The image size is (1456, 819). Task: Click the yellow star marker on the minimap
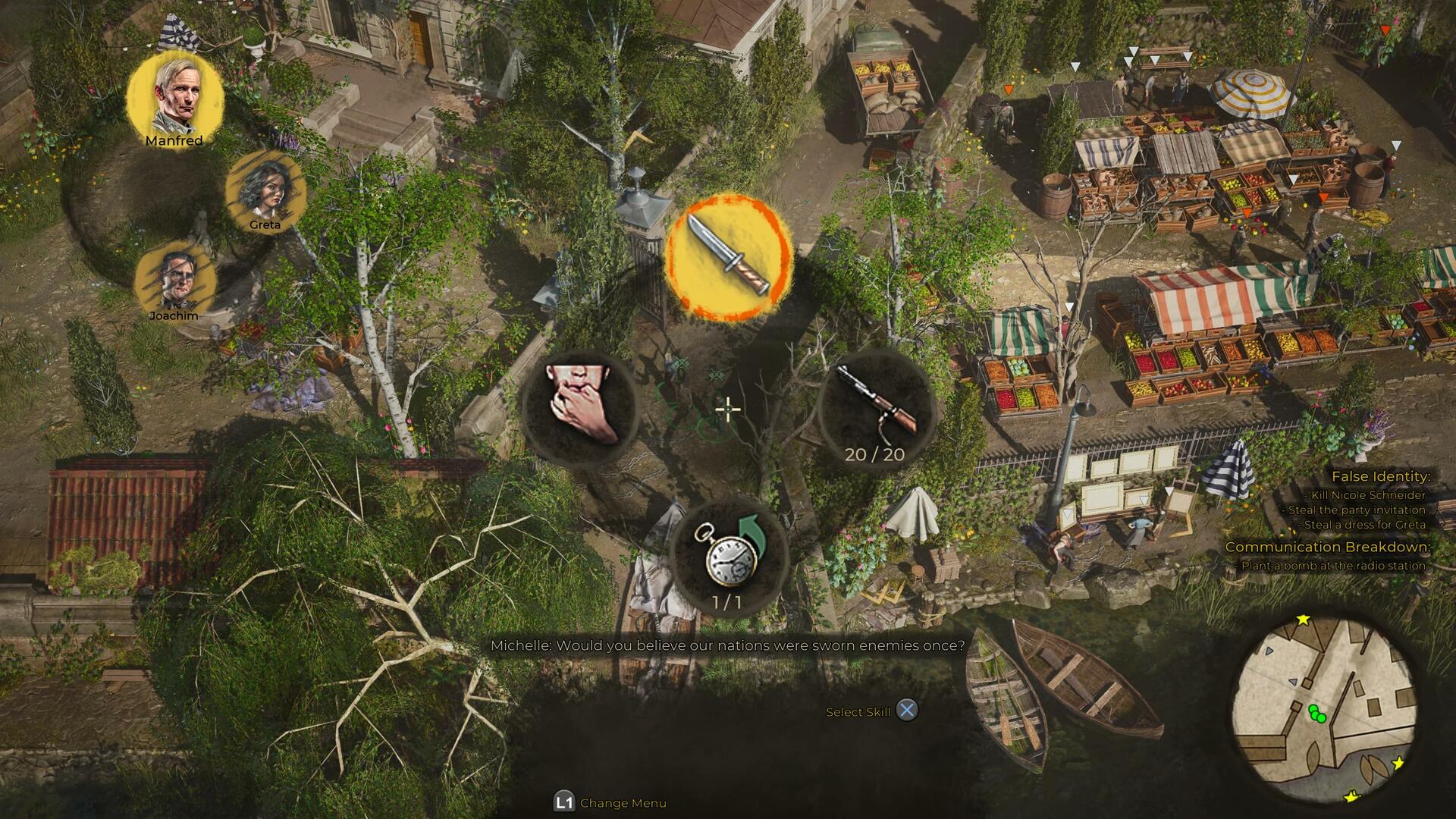(x=1303, y=619)
